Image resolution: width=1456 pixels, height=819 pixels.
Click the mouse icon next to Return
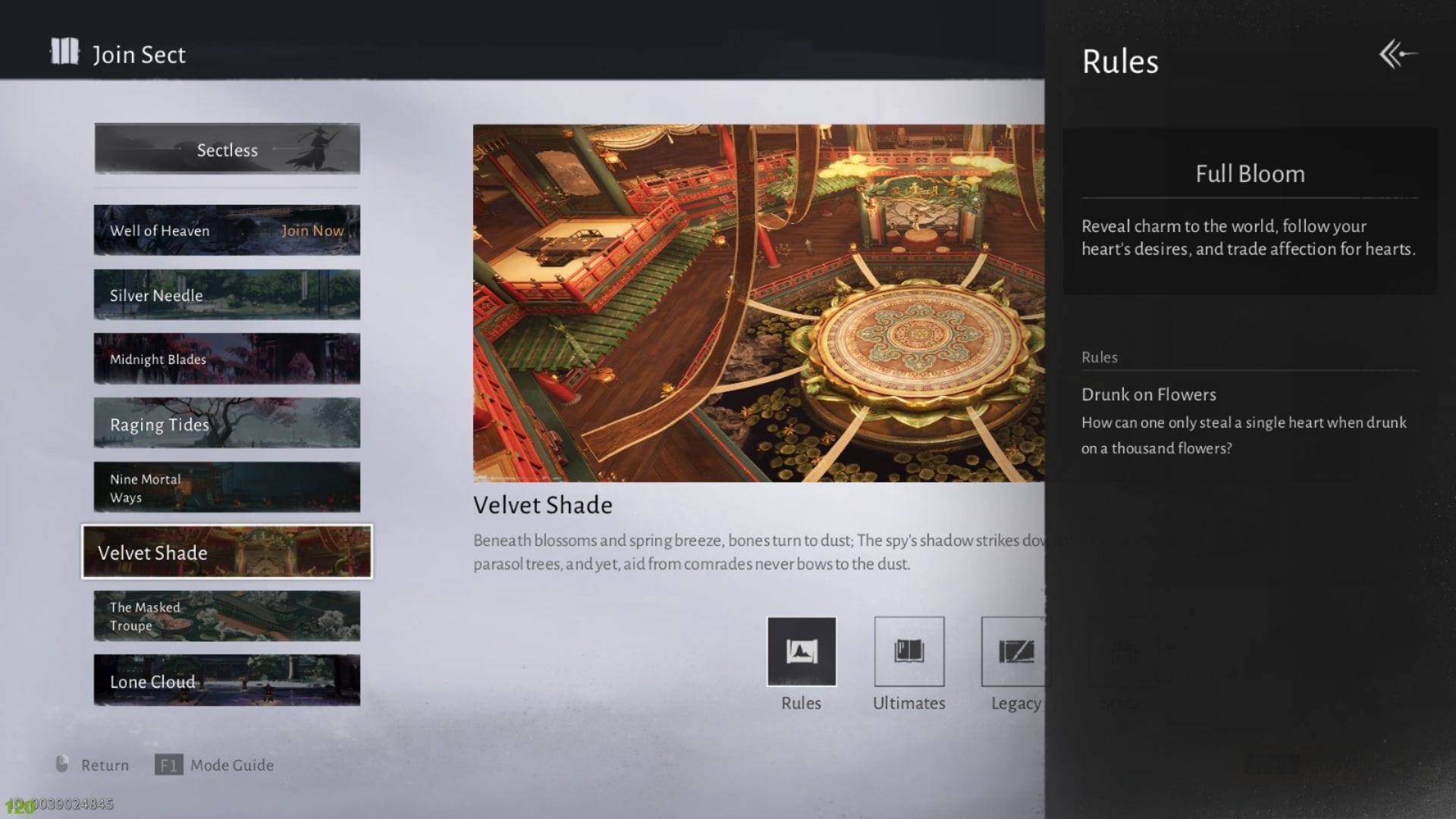tap(63, 764)
